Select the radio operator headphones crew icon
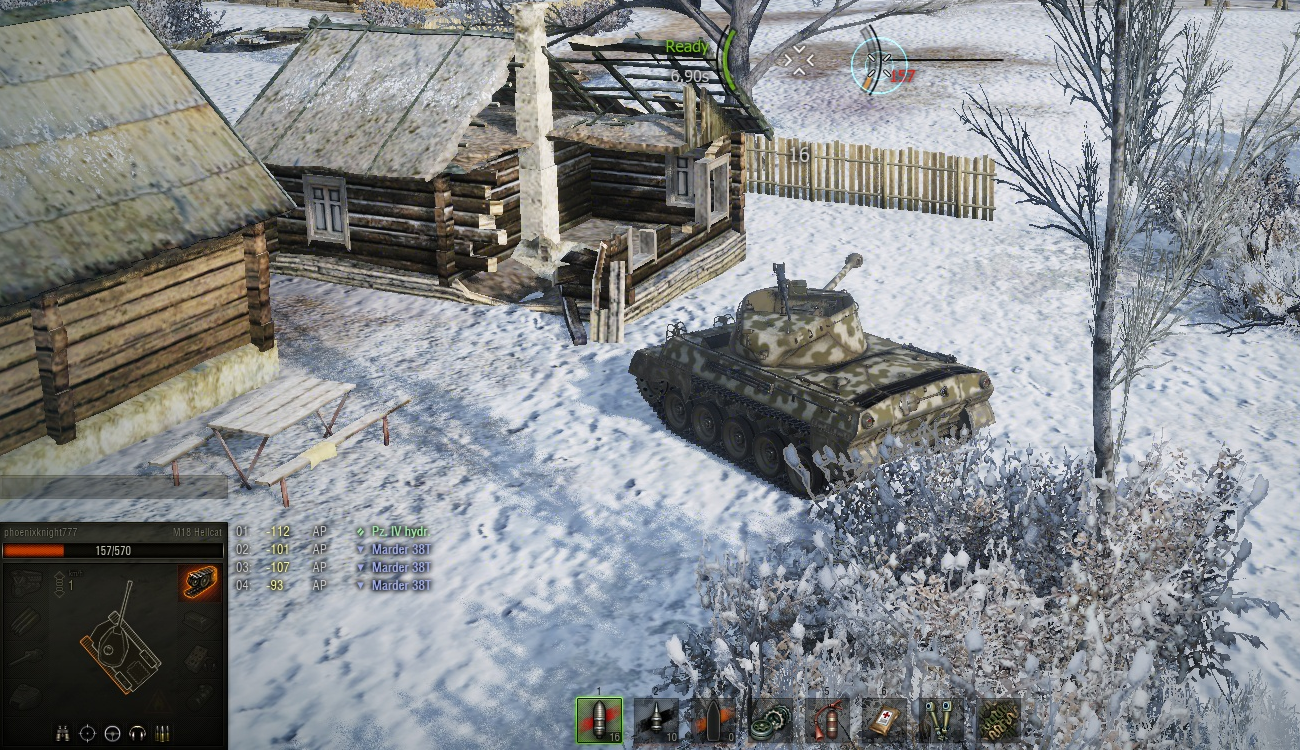1300x750 pixels. click(x=137, y=733)
